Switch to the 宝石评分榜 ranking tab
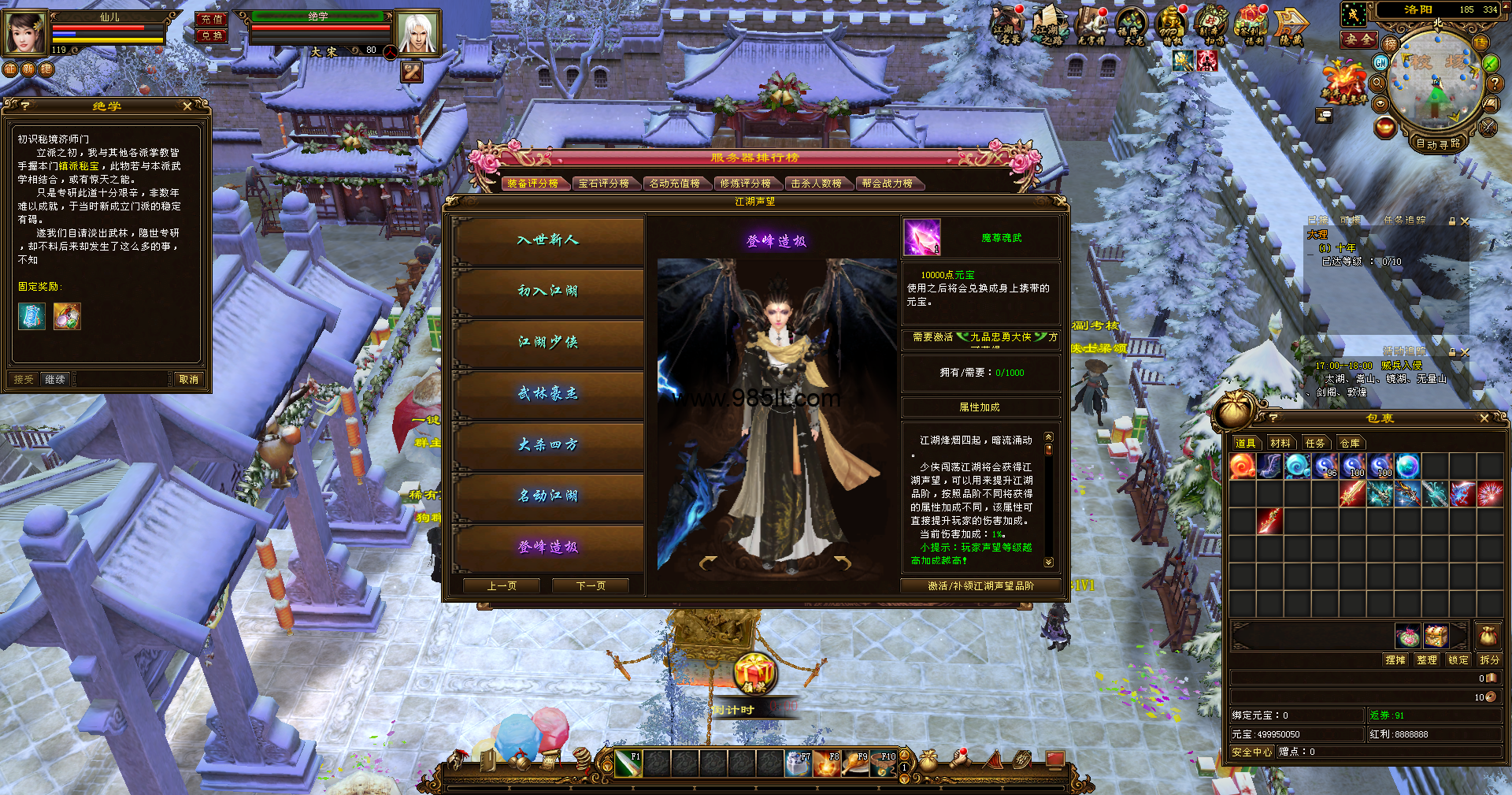 coord(603,184)
